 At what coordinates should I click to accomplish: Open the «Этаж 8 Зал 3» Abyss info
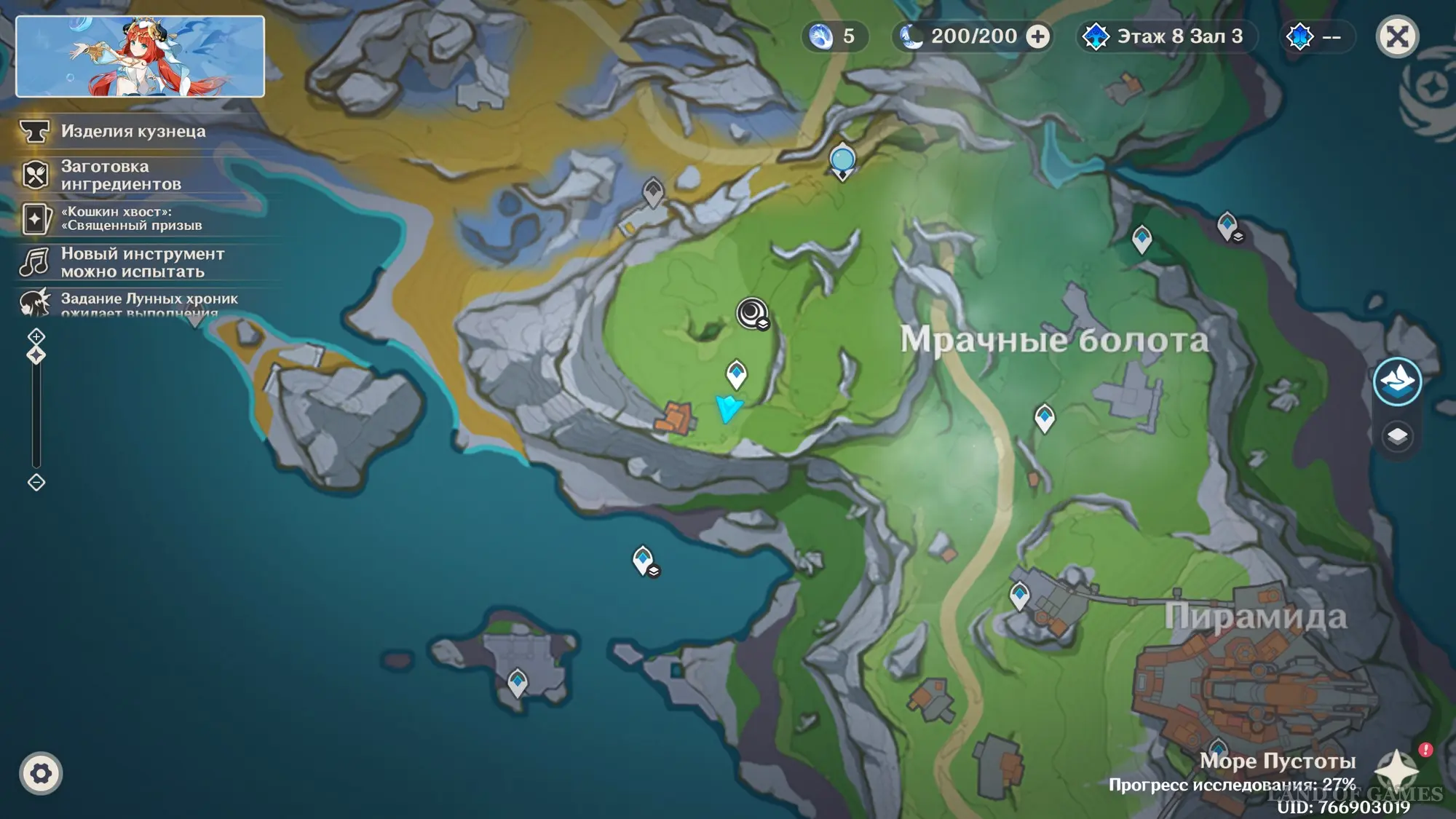click(1167, 36)
